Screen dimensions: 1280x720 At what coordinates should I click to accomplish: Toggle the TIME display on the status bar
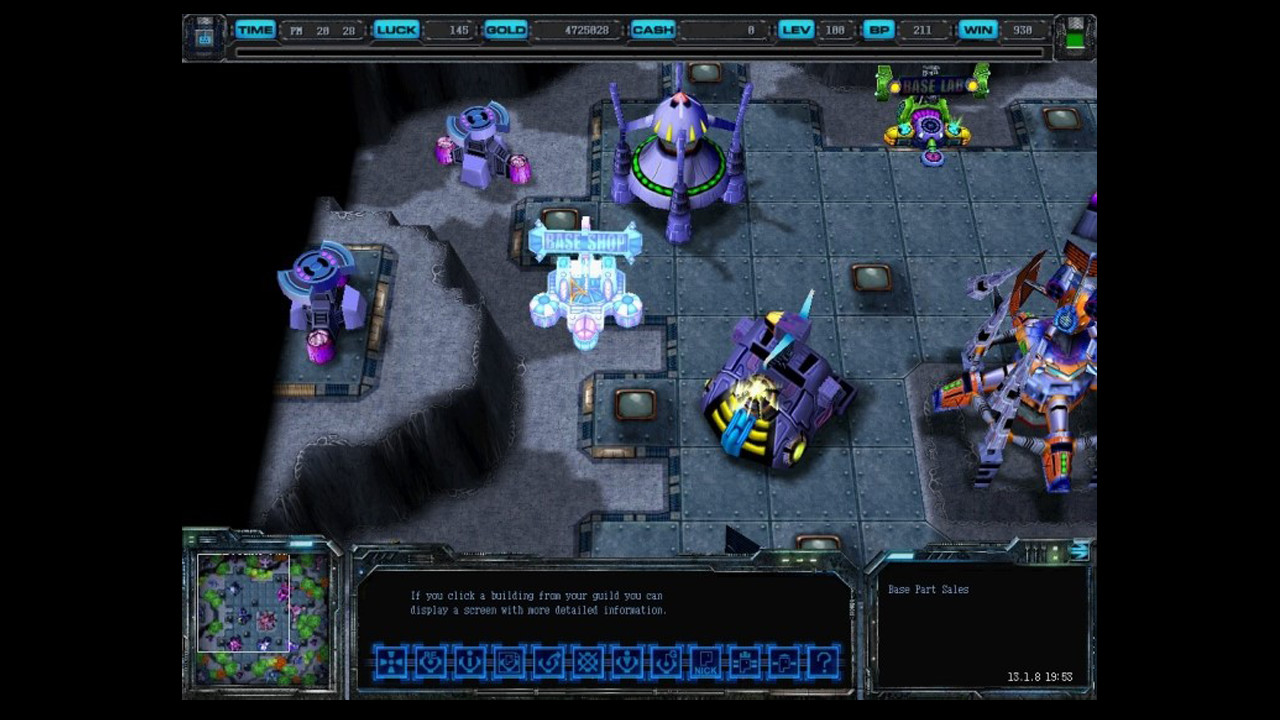pyautogui.click(x=255, y=30)
